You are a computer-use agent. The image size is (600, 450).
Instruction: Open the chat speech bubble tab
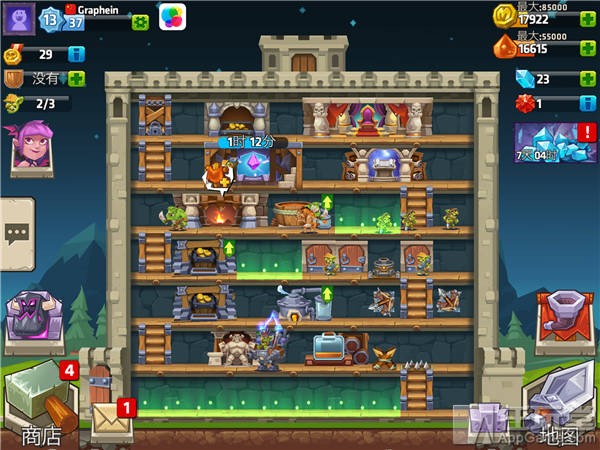point(16,233)
